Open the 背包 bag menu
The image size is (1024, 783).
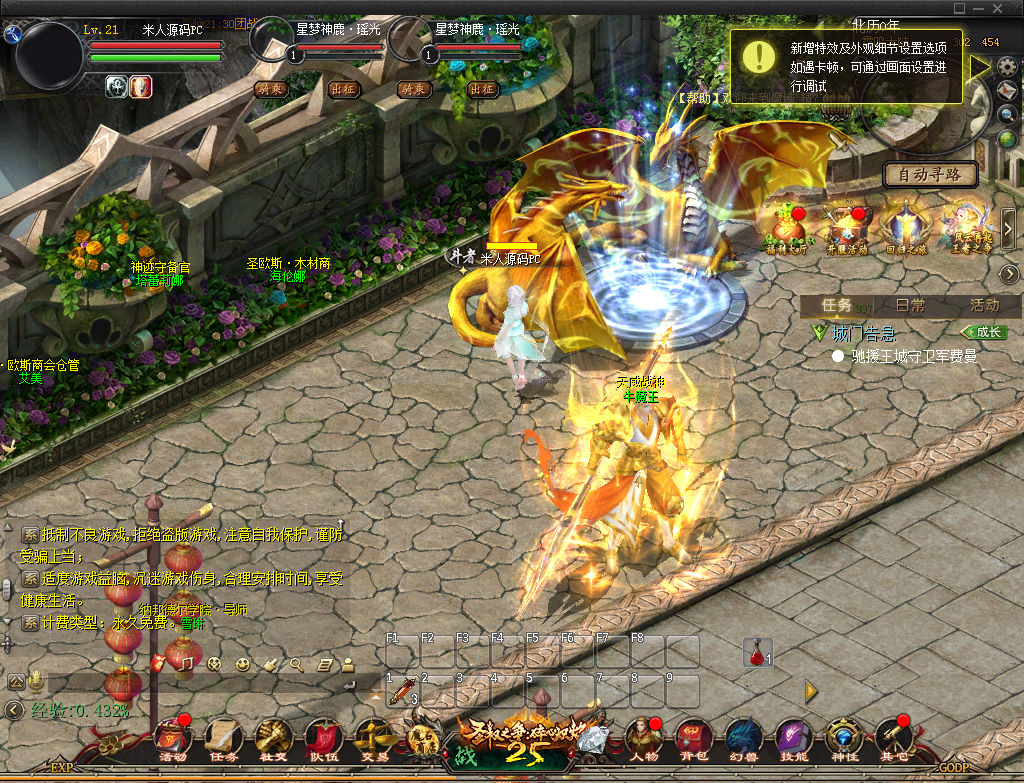point(691,739)
